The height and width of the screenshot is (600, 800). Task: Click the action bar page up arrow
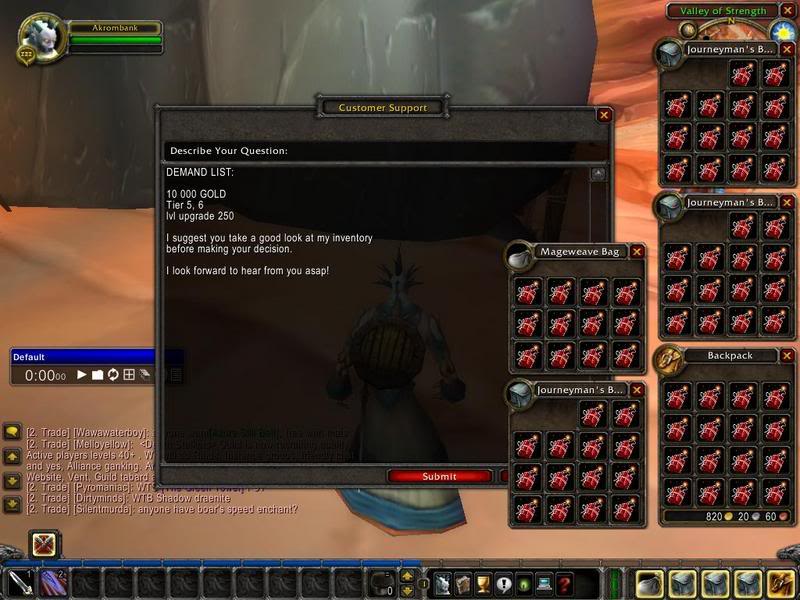point(407,576)
